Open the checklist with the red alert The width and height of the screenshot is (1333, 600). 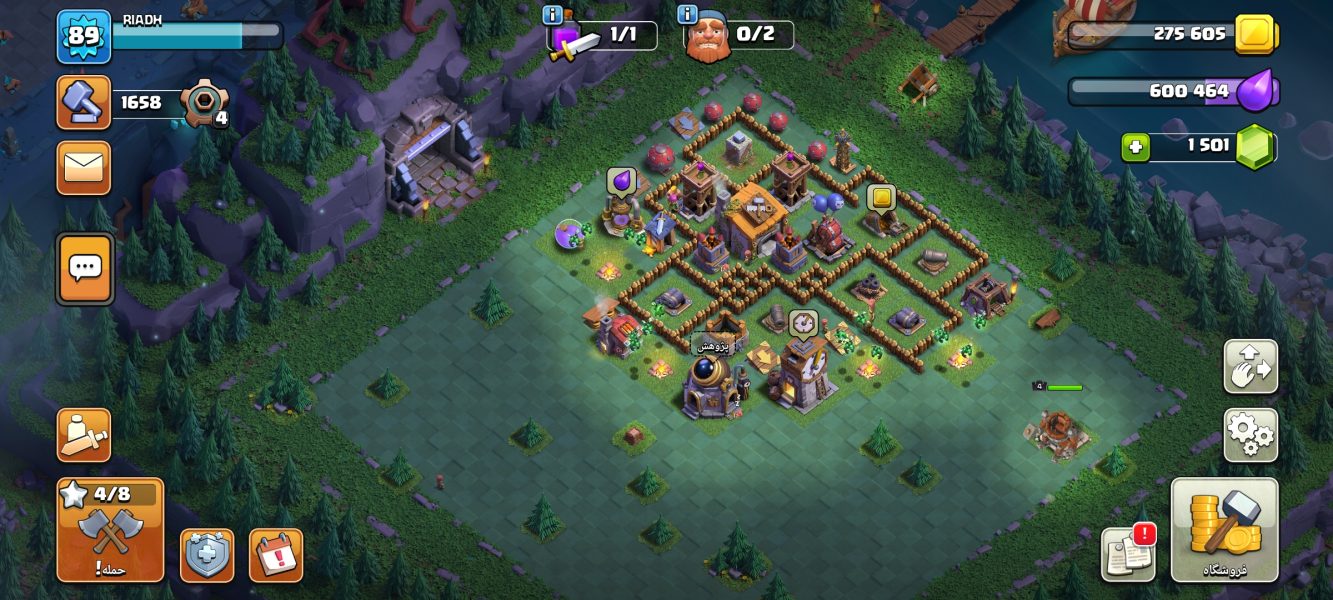click(1128, 554)
